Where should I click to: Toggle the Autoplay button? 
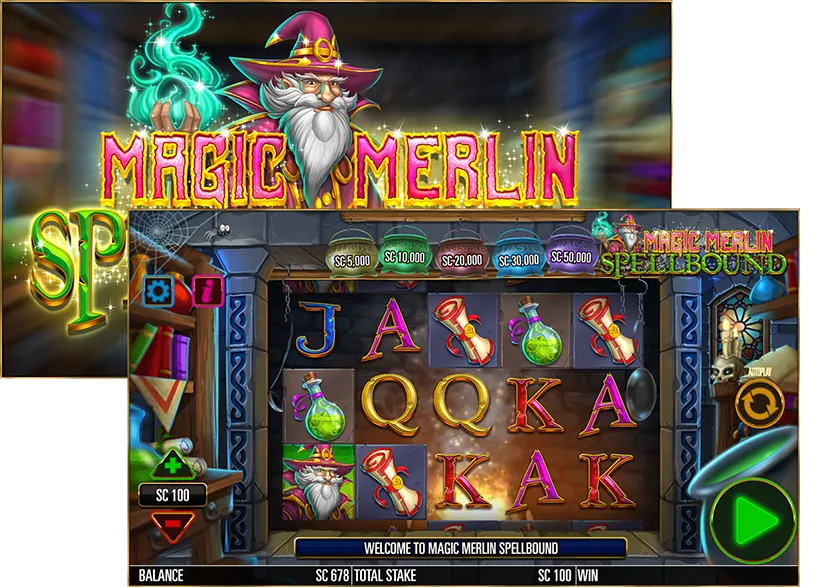[x=759, y=404]
